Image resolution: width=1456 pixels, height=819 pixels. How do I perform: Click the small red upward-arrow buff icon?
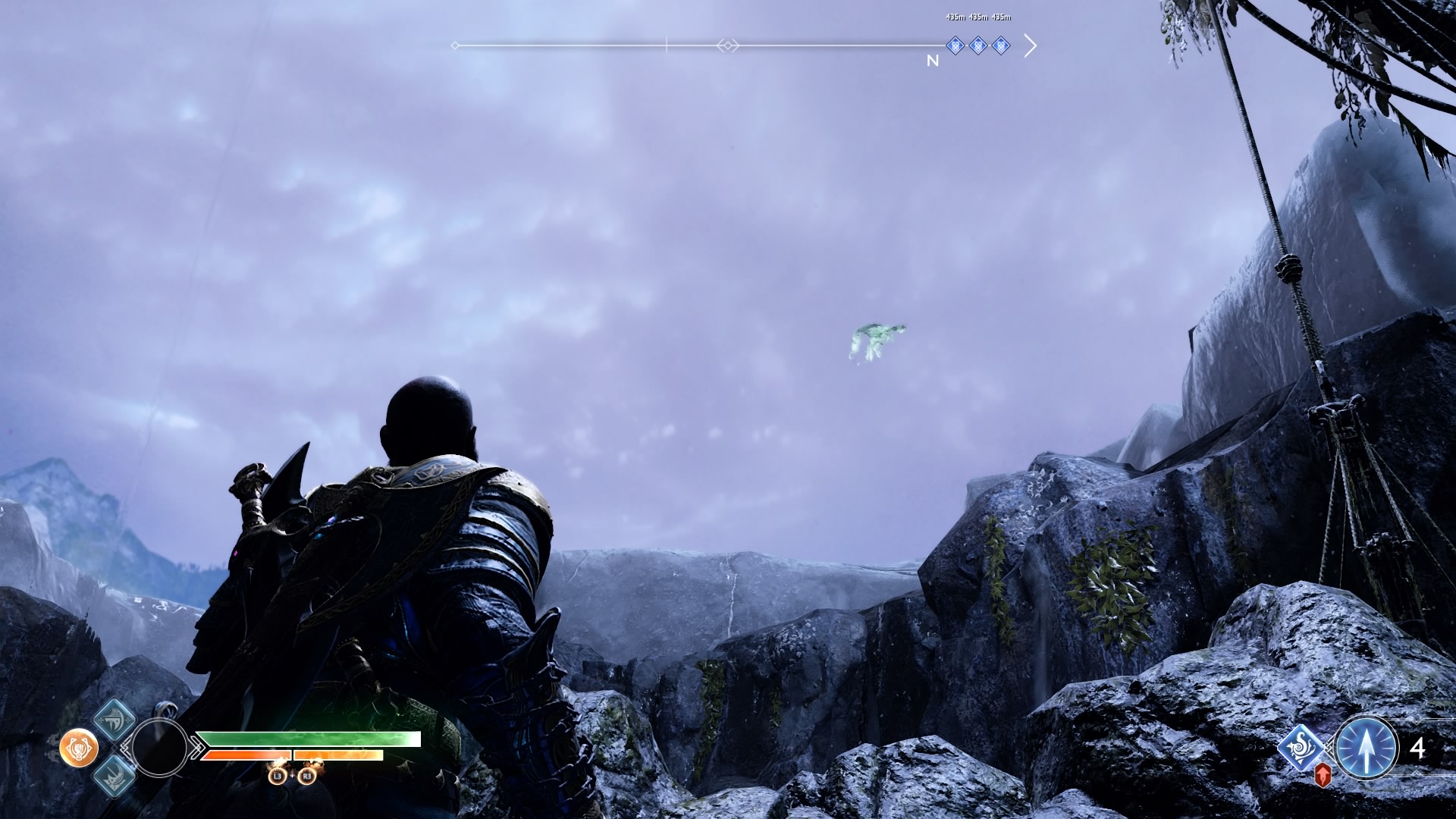(1323, 775)
